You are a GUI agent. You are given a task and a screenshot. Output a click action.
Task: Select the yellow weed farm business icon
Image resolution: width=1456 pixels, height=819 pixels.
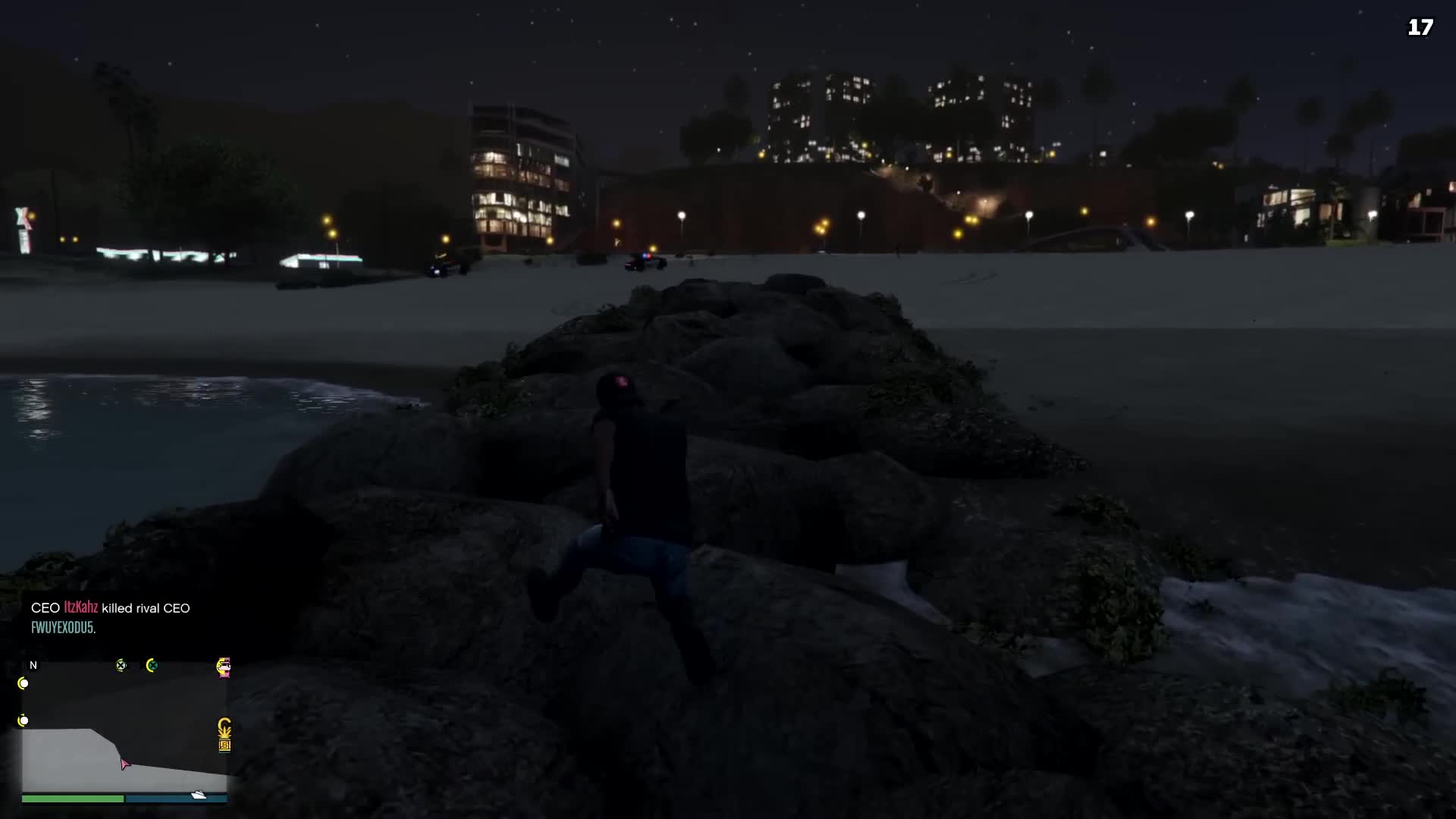pyautogui.click(x=224, y=729)
